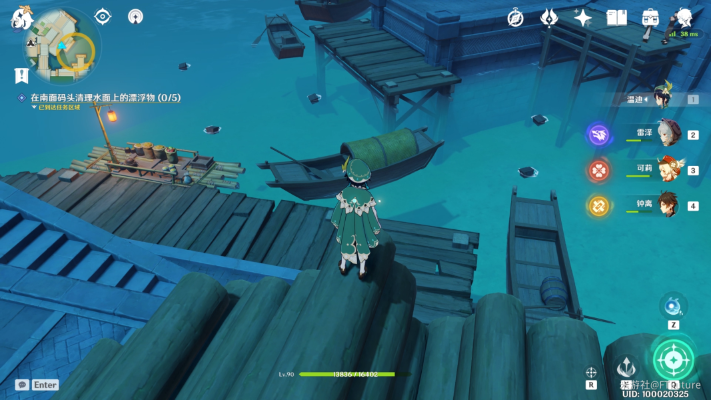Open the Paimon menu icon
The height and width of the screenshot is (400, 711).
pos(21,17)
